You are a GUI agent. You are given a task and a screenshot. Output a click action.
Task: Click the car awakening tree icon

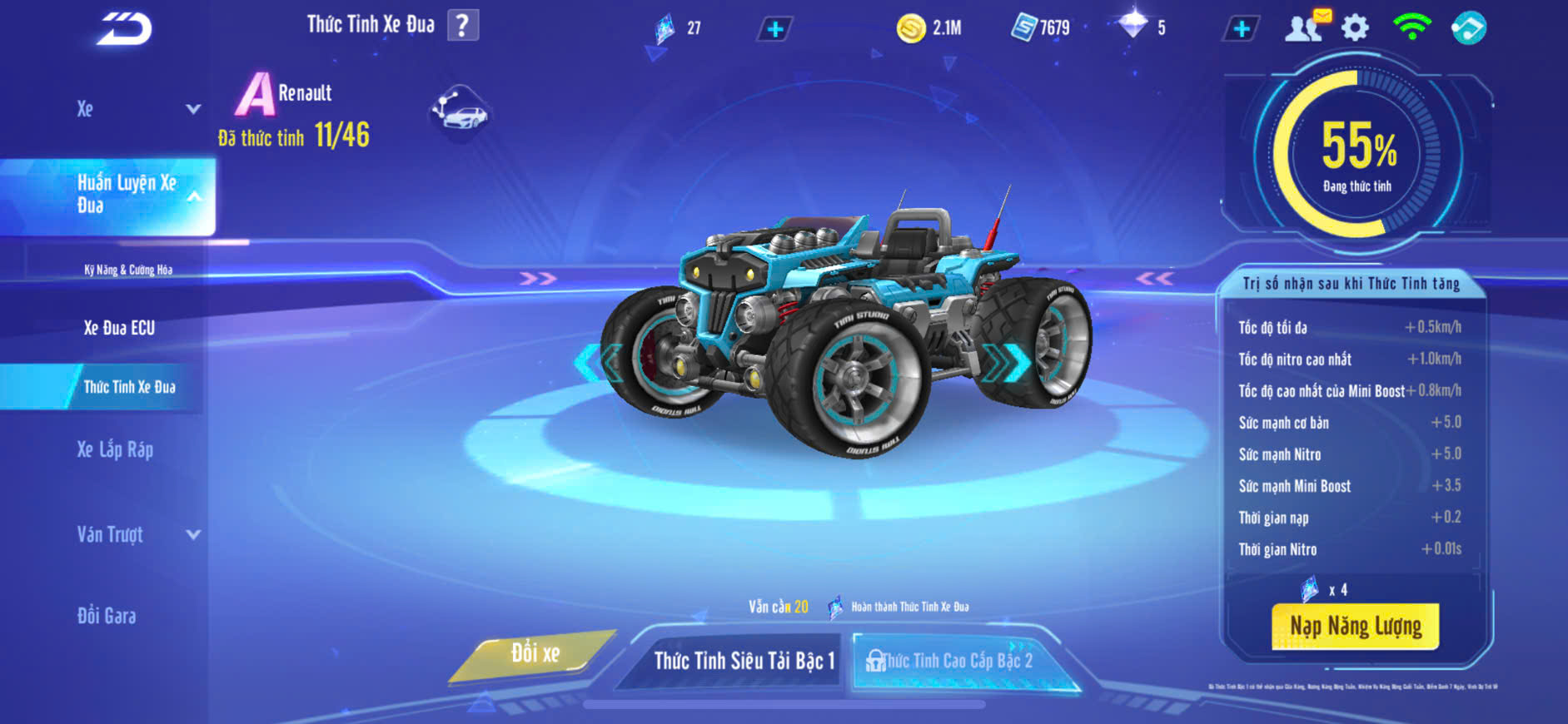coord(460,111)
